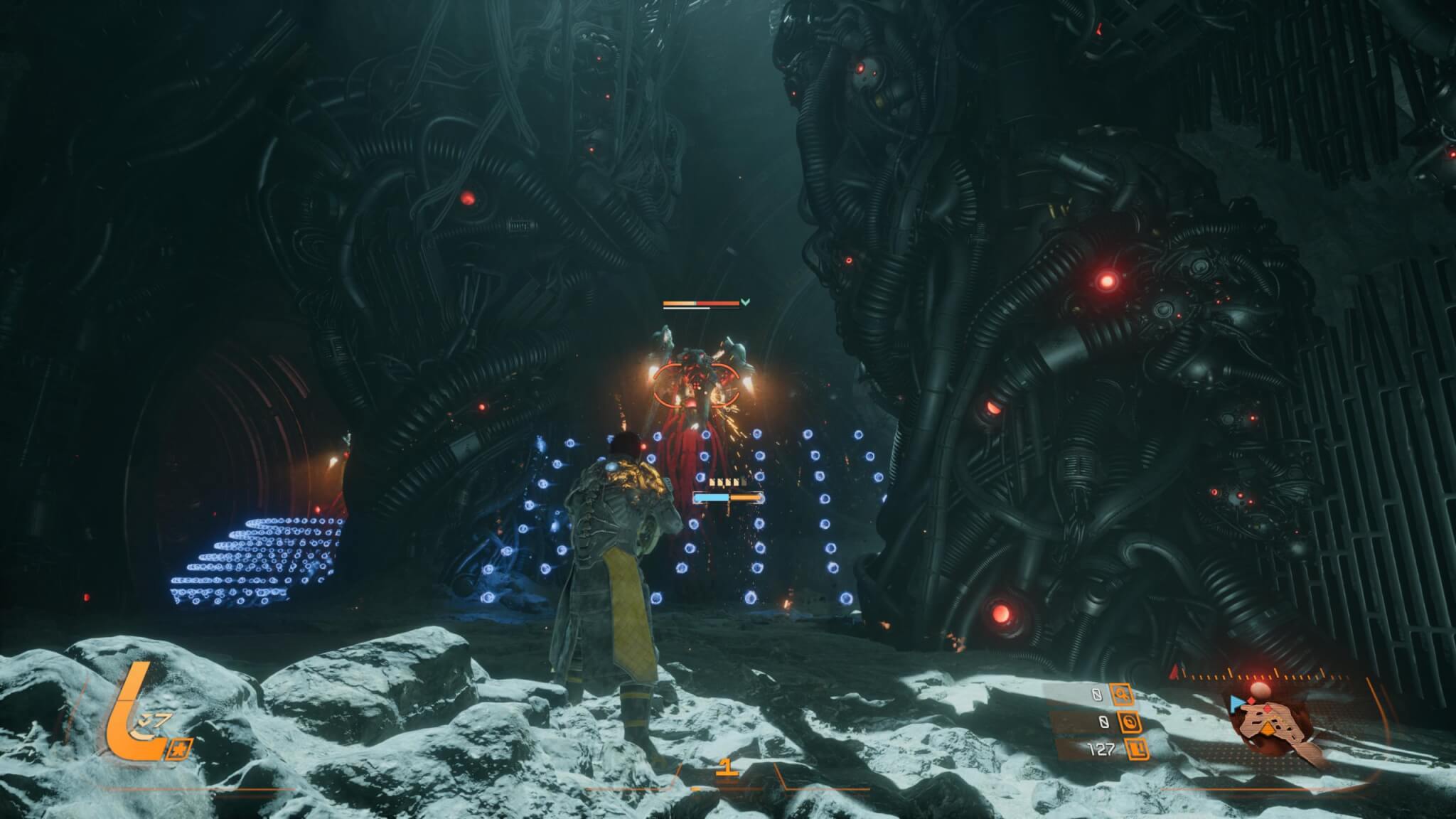Click the bottom resource icon beside 127
The width and height of the screenshot is (1456, 819).
1137,749
